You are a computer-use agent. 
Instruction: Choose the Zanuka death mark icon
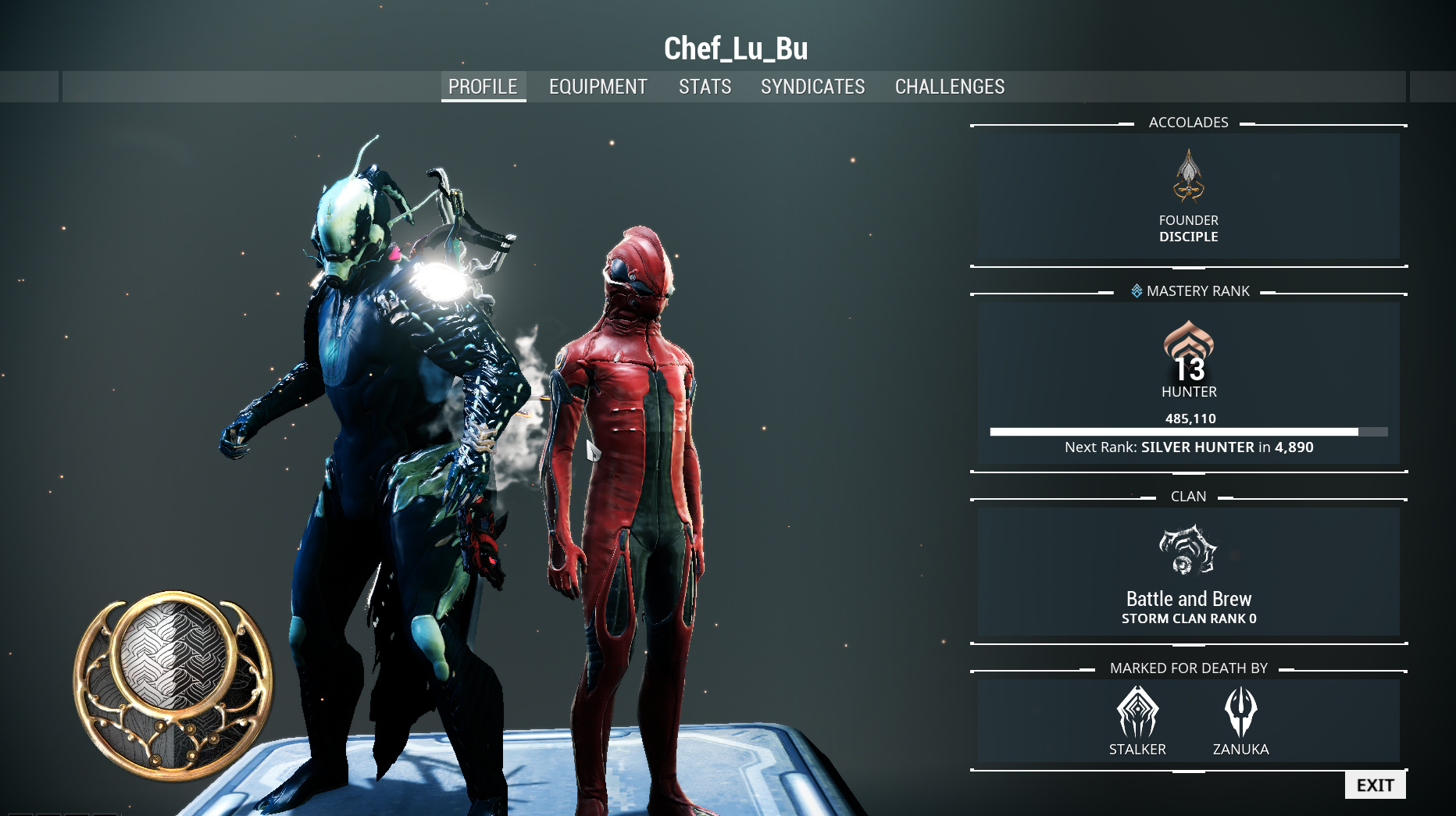click(1240, 712)
